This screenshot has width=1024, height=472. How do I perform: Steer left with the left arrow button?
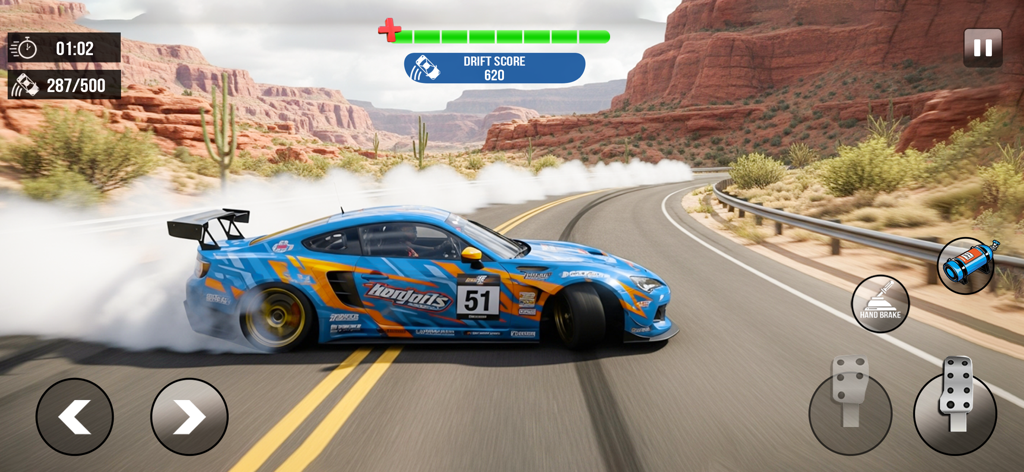tap(75, 416)
